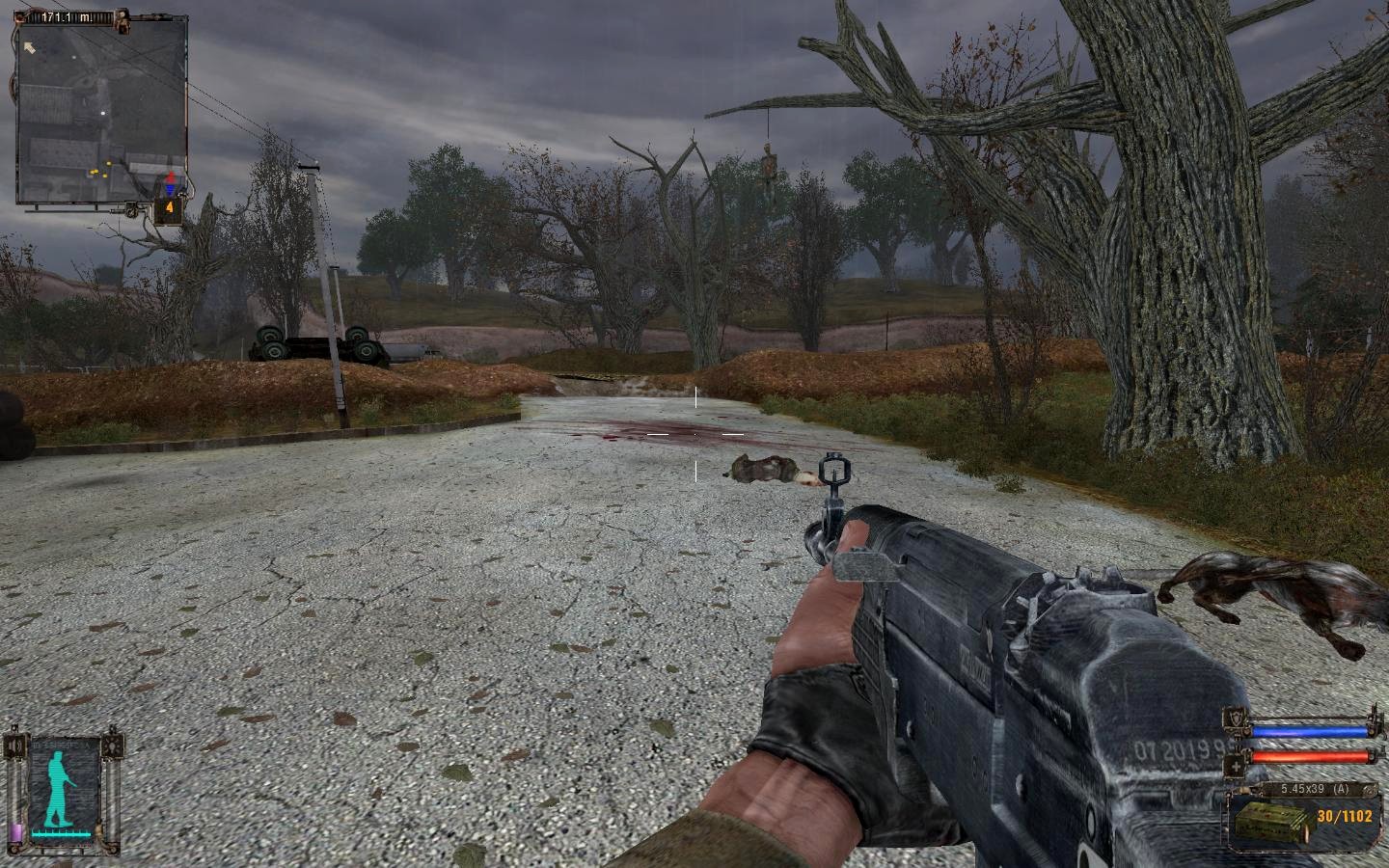
Task: Select the speaker noise level icon
Action: point(14,746)
